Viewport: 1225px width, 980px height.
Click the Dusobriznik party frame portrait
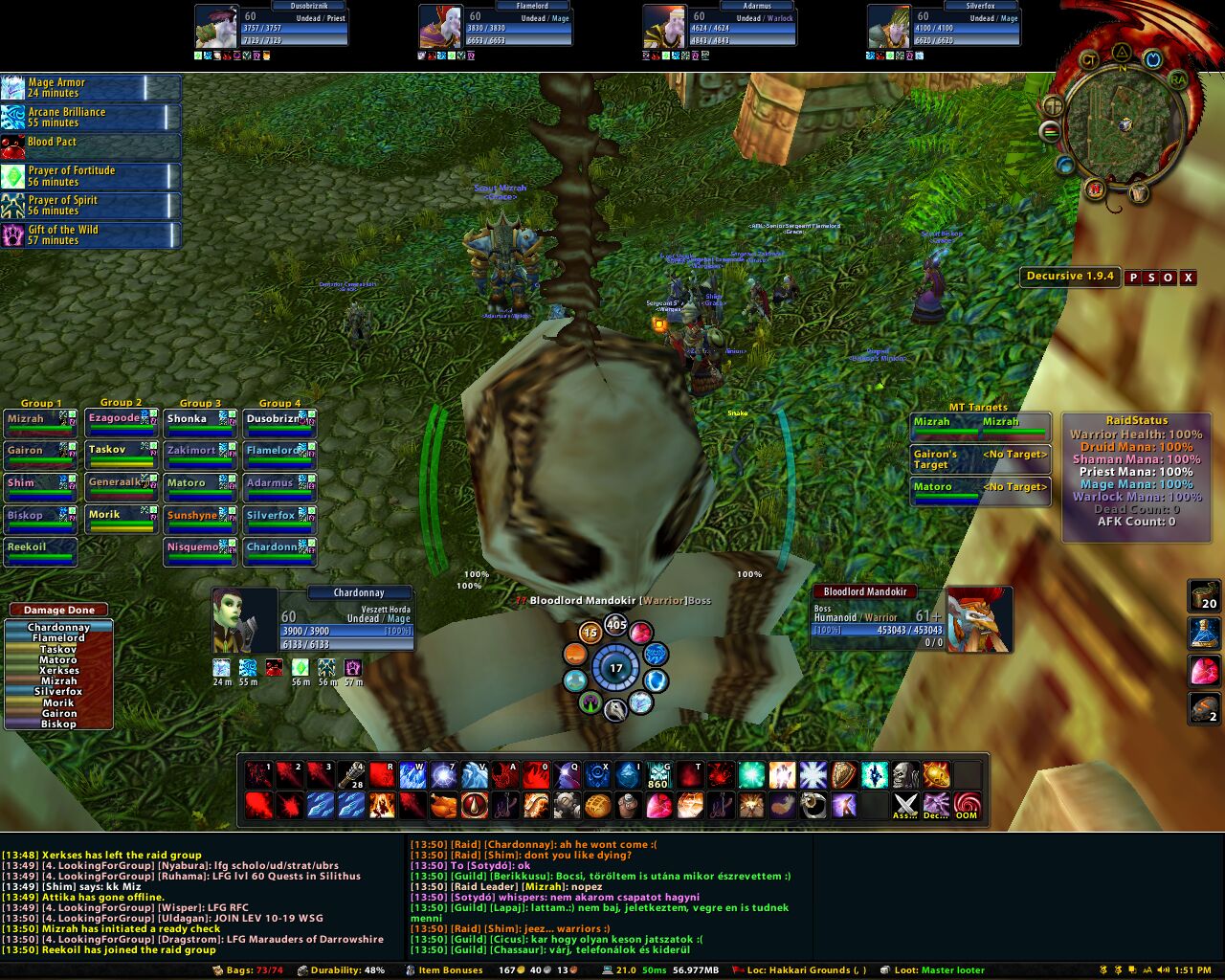pos(215,27)
